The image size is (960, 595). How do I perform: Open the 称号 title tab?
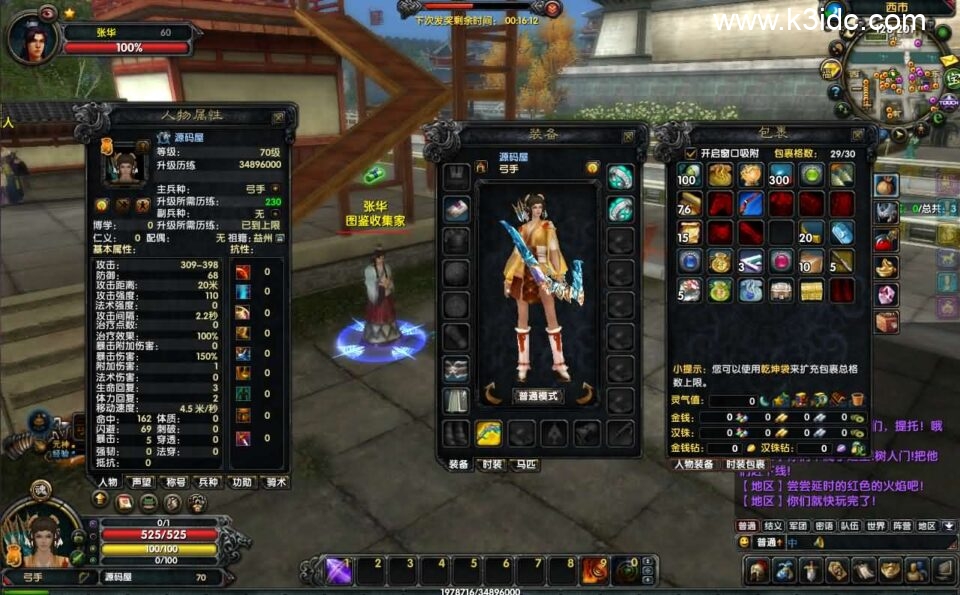[176, 482]
